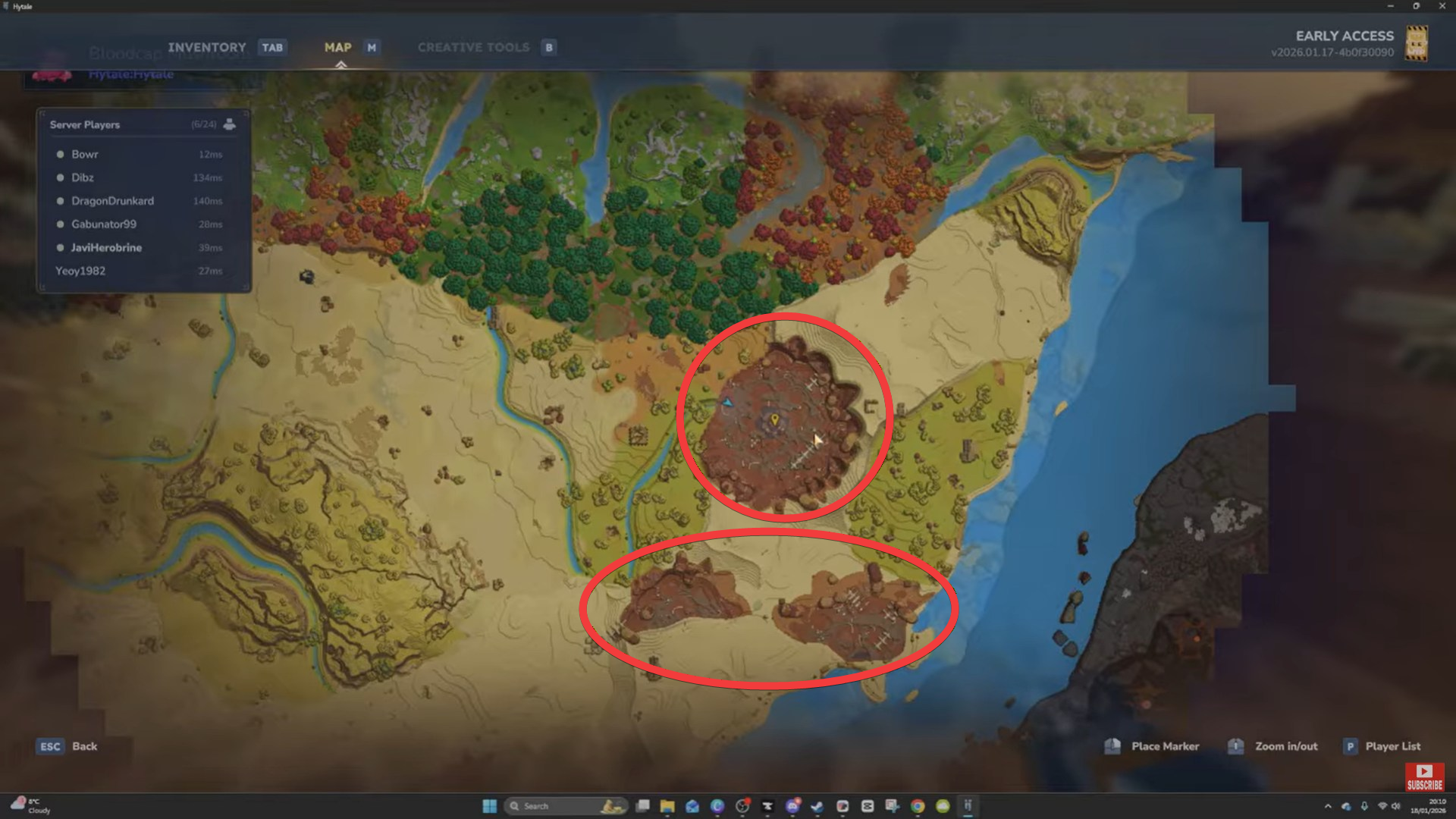Open the CREATIVE TOOLS tab

(472, 47)
